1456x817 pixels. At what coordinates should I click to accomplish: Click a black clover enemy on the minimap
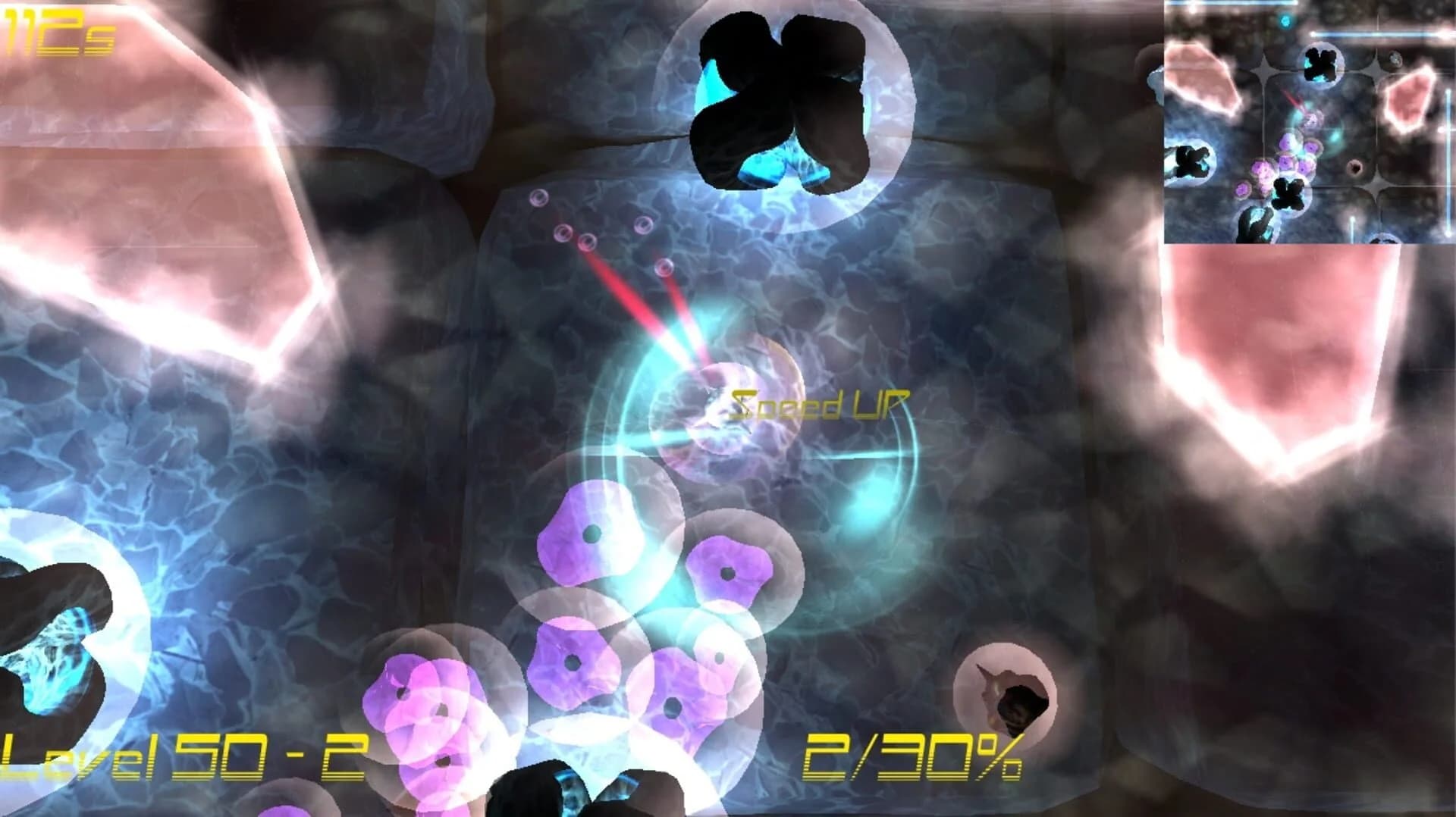[1319, 64]
